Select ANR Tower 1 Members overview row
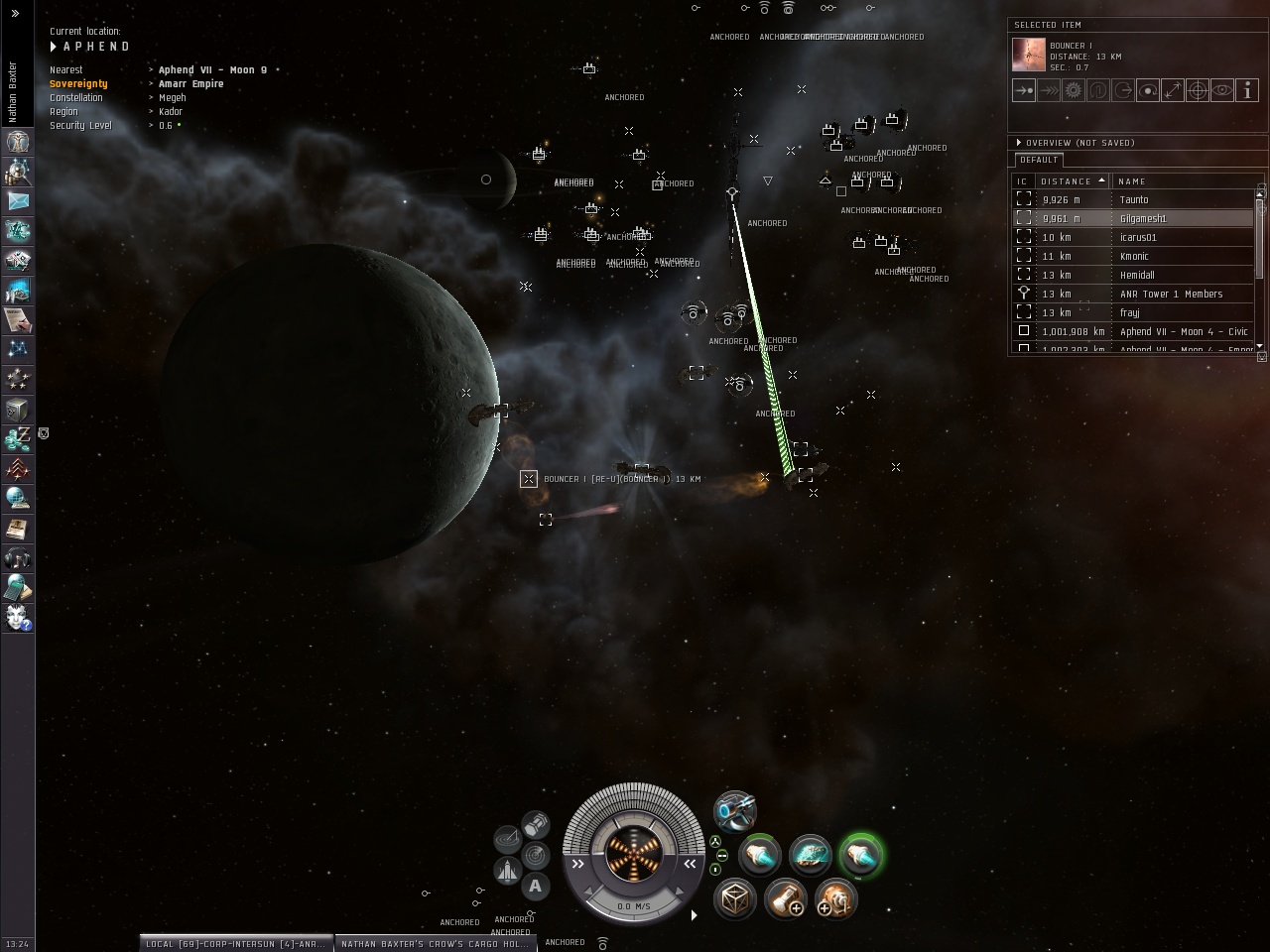The width and height of the screenshot is (1270, 952). 1171,295
